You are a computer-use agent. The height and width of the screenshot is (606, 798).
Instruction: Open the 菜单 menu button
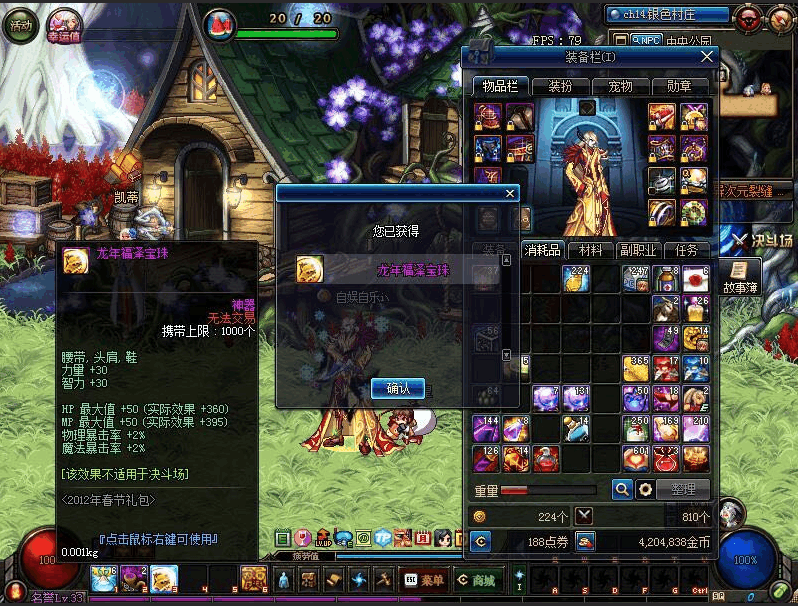424,579
